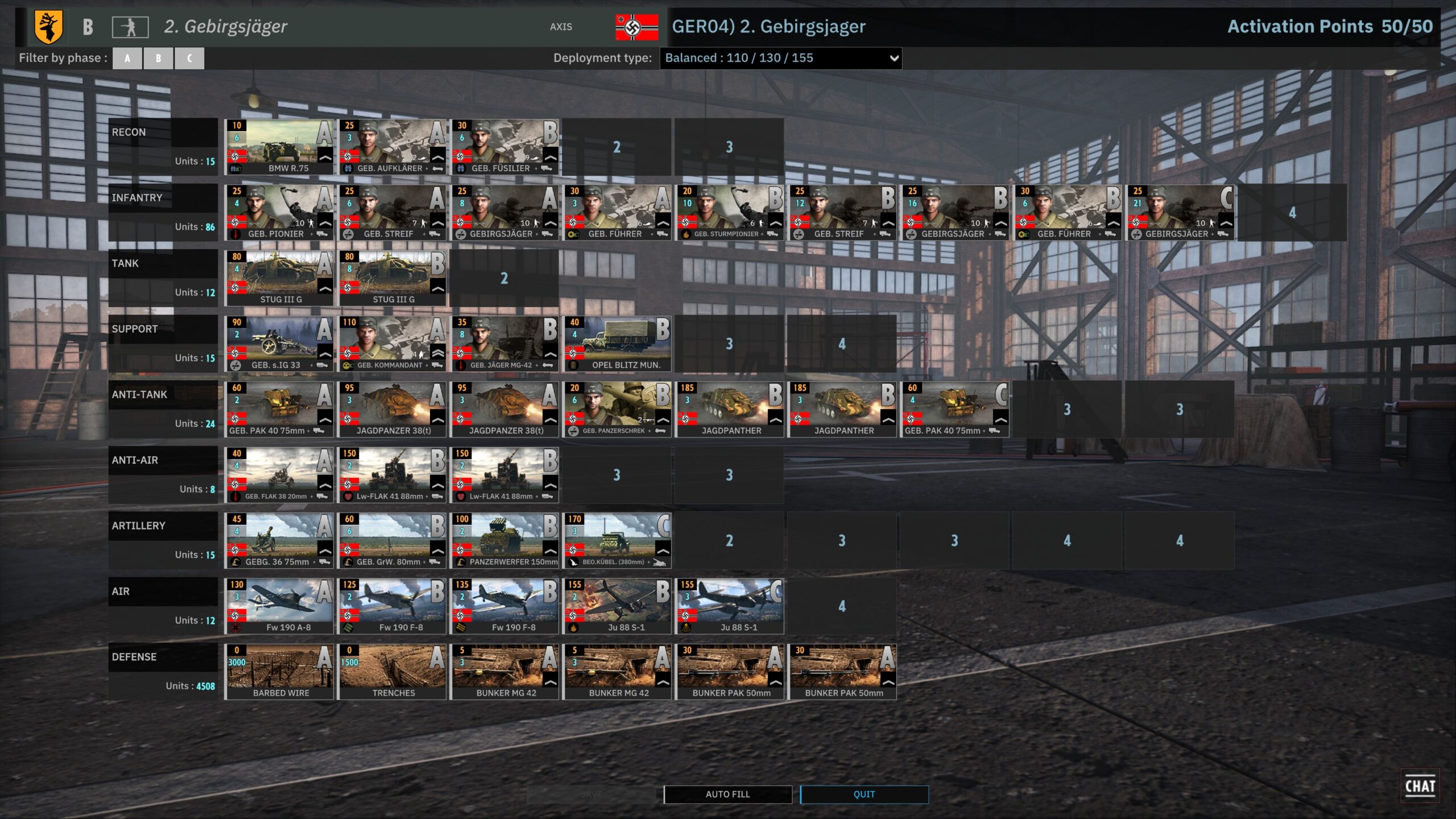Choose the GEB. KOMMANDANT support card
1456x819 pixels.
392,344
